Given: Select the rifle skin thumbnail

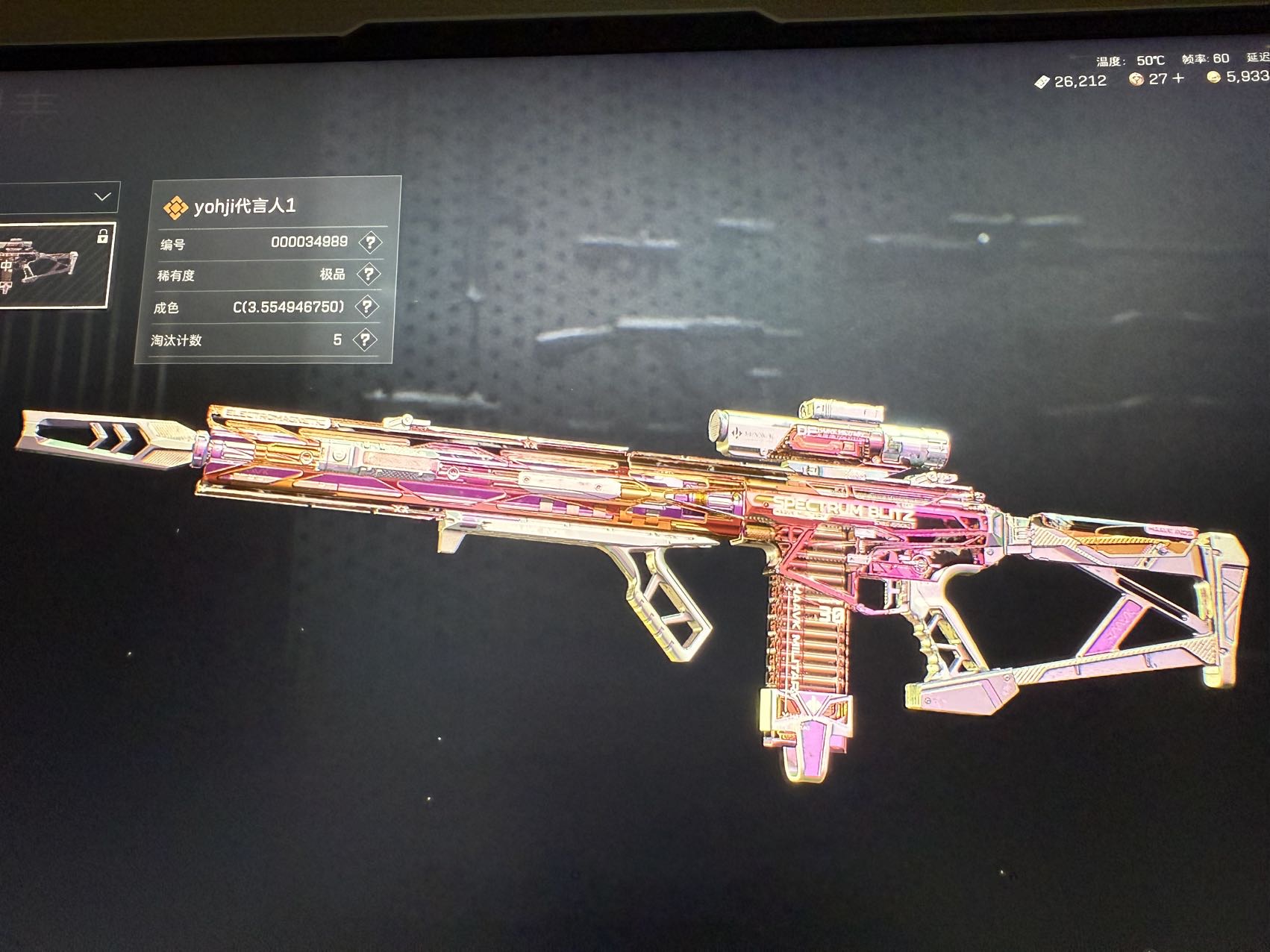Looking at the screenshot, I should (45, 265).
